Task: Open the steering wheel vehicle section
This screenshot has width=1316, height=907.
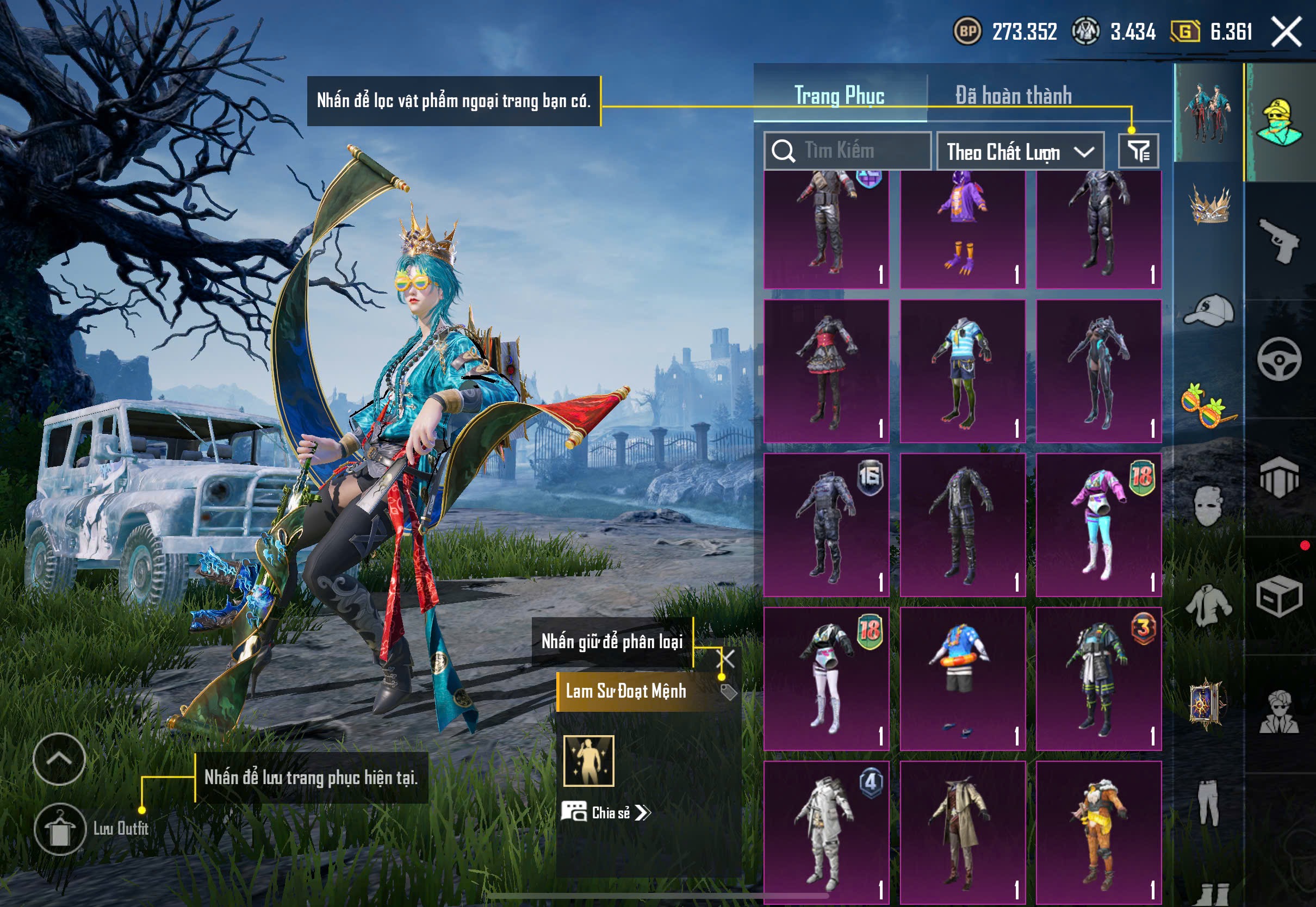Action: tap(1279, 359)
